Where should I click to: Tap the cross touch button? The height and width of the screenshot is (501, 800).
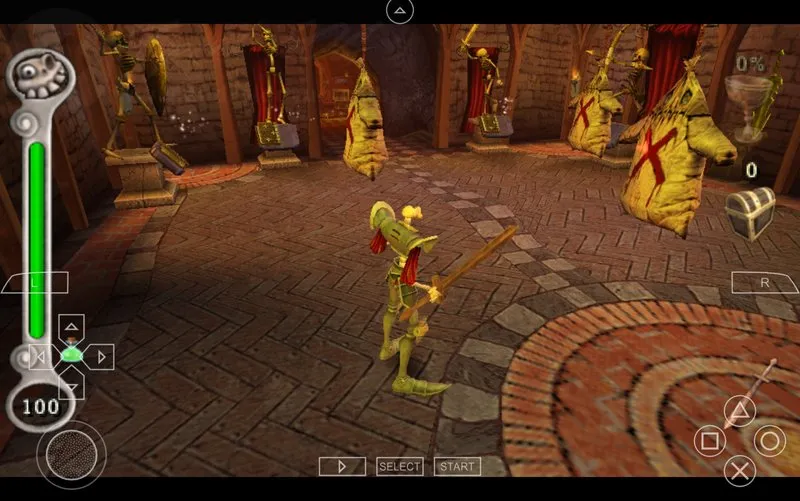(739, 469)
